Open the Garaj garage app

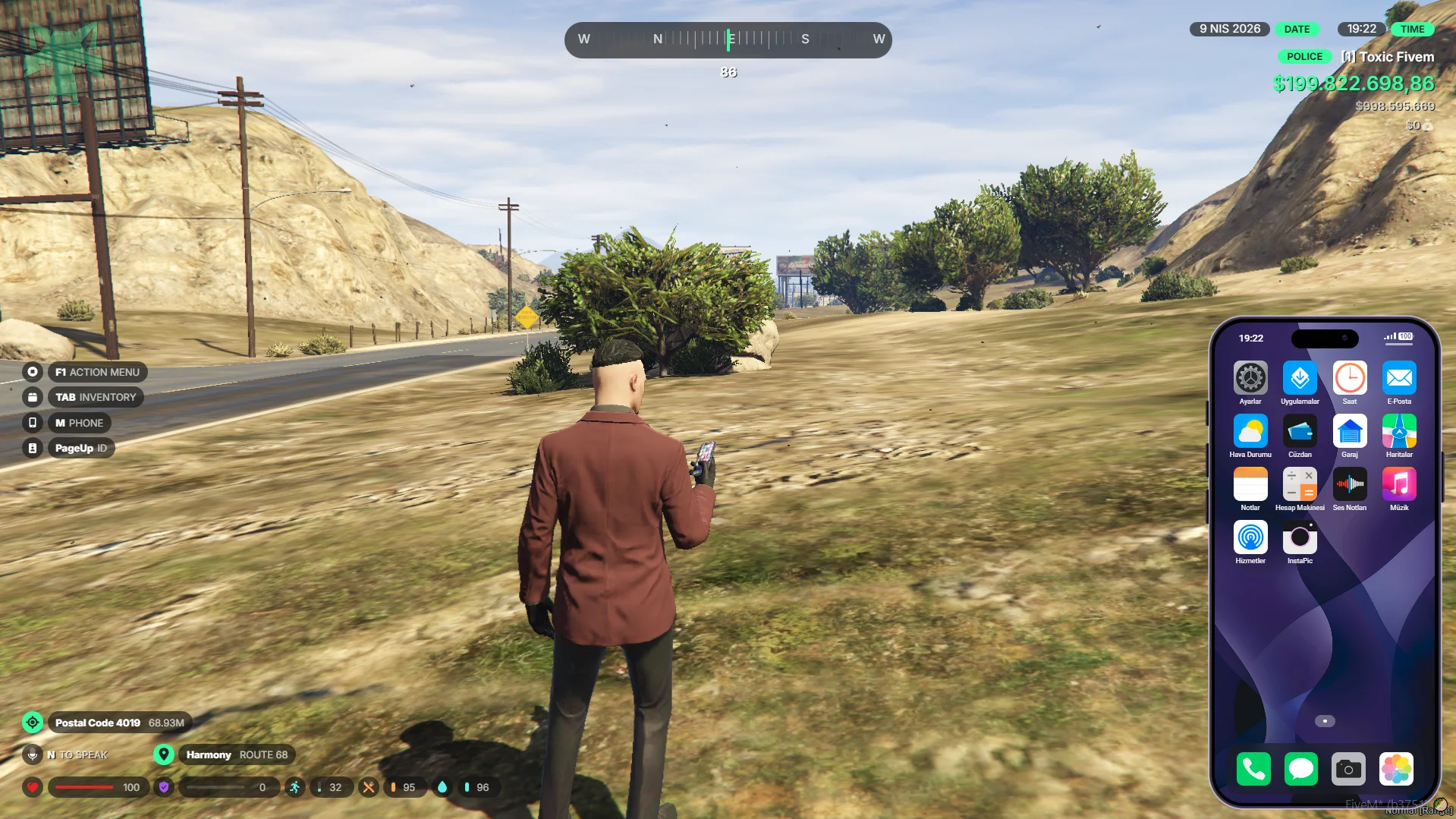[1349, 431]
